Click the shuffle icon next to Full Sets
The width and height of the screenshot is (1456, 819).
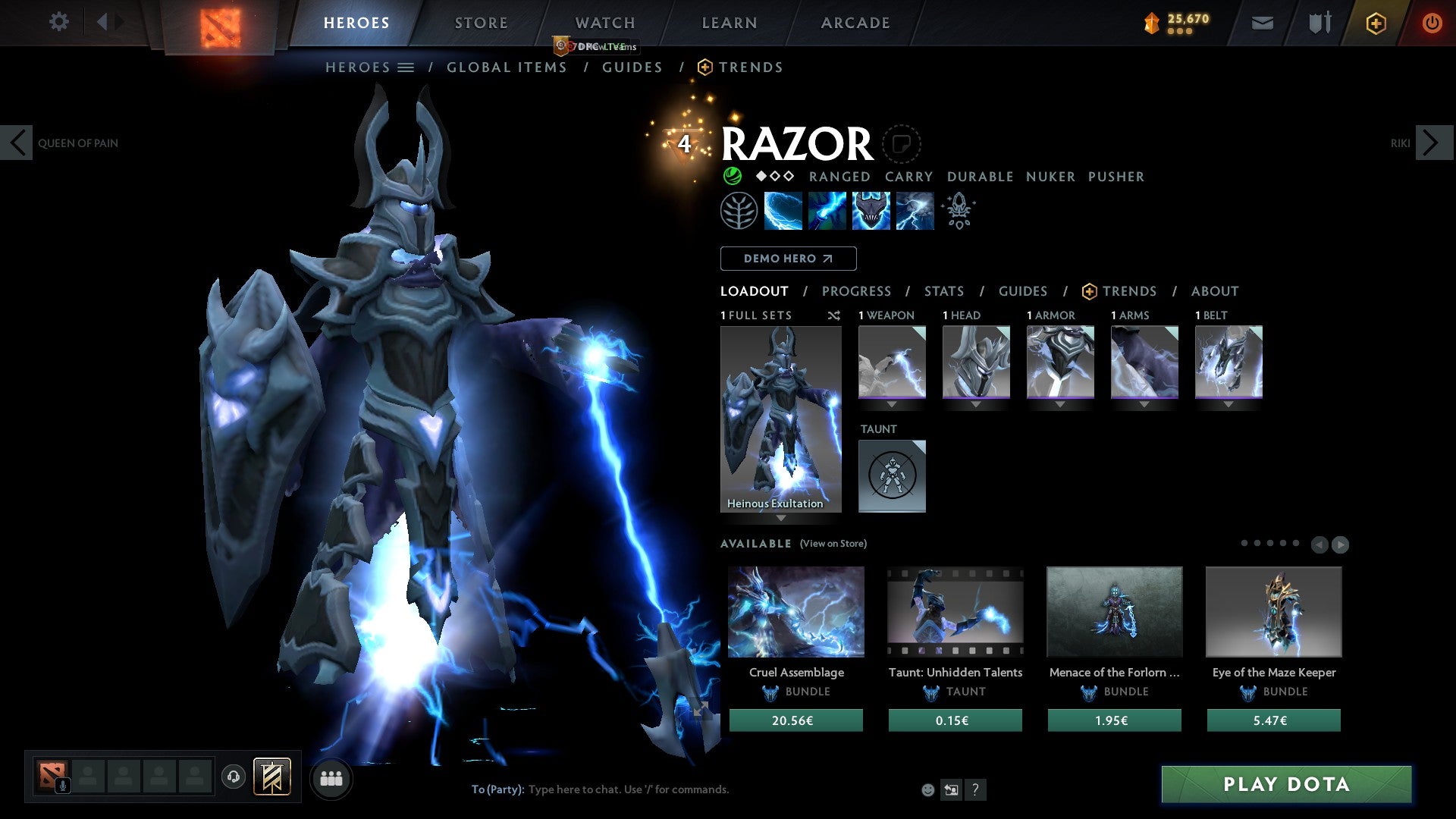[833, 315]
